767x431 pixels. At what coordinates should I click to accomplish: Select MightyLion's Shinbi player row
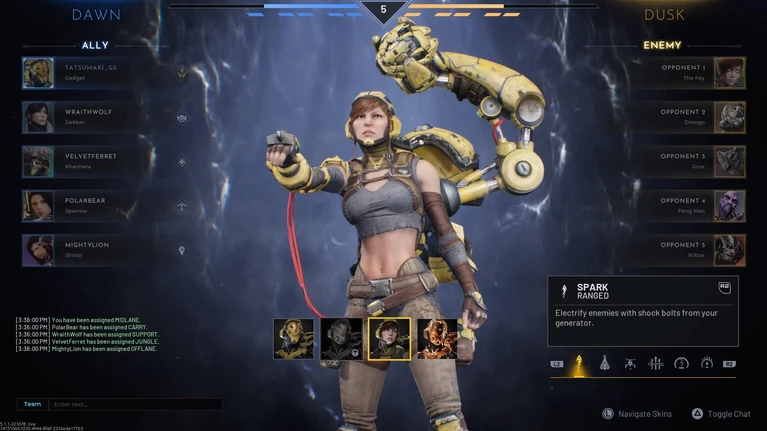[95, 249]
